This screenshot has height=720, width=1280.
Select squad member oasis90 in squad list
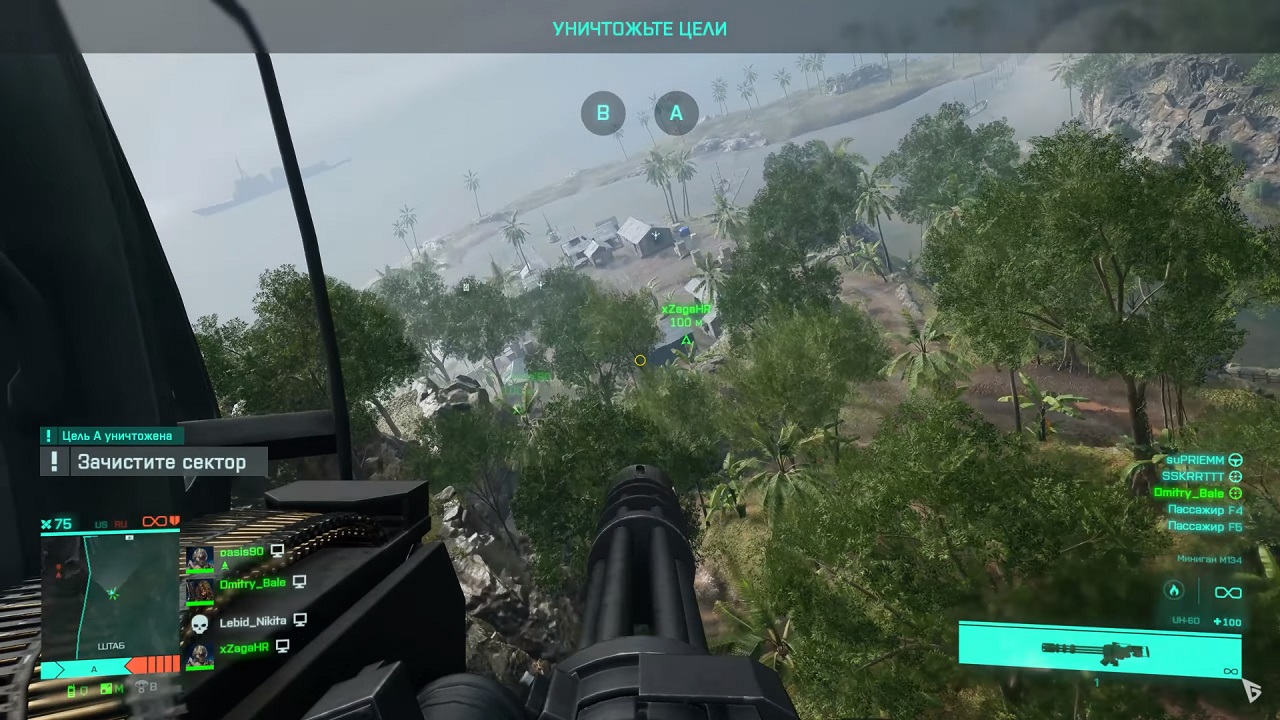point(242,551)
